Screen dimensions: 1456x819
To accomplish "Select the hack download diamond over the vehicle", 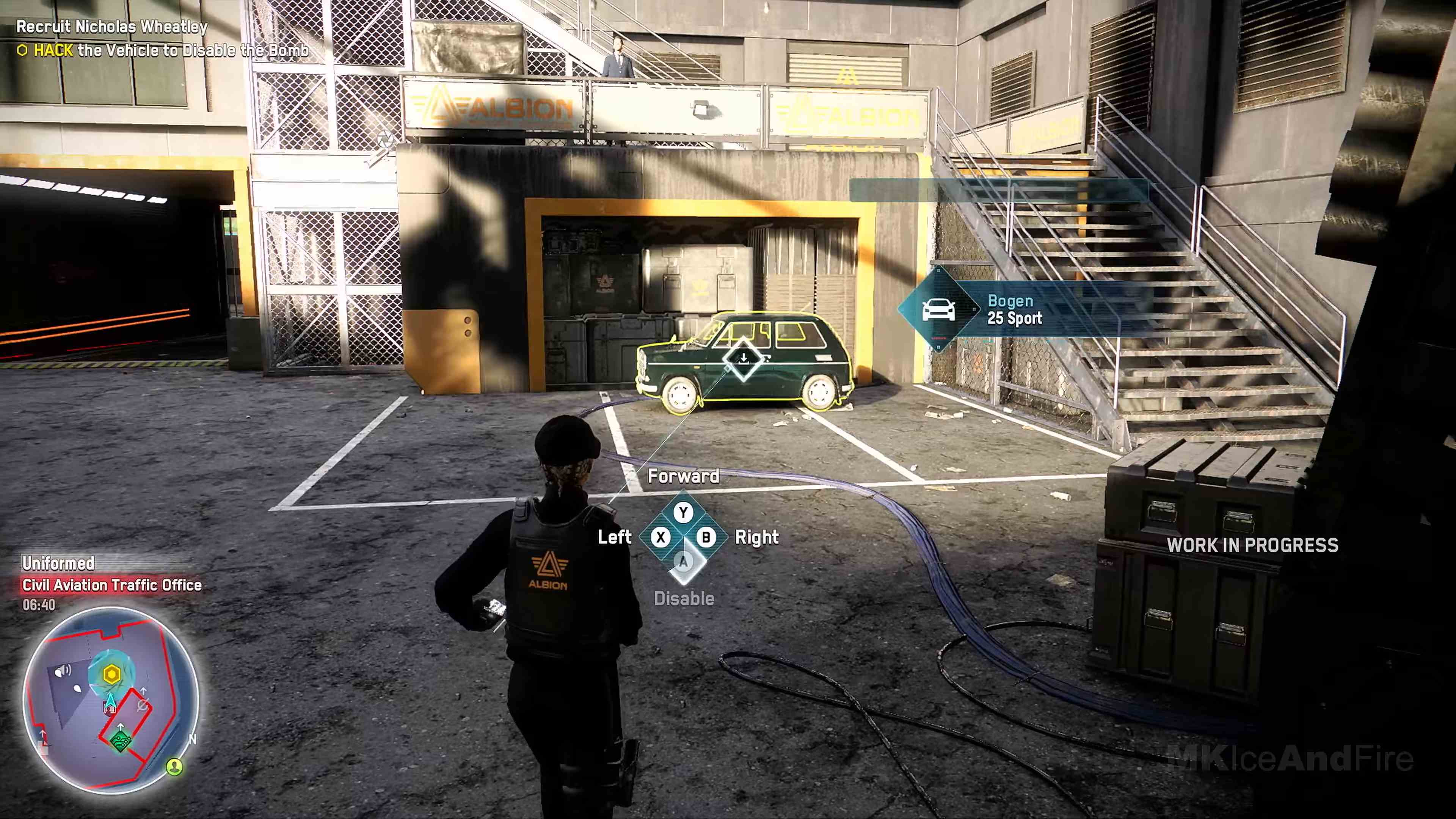I will [x=744, y=360].
